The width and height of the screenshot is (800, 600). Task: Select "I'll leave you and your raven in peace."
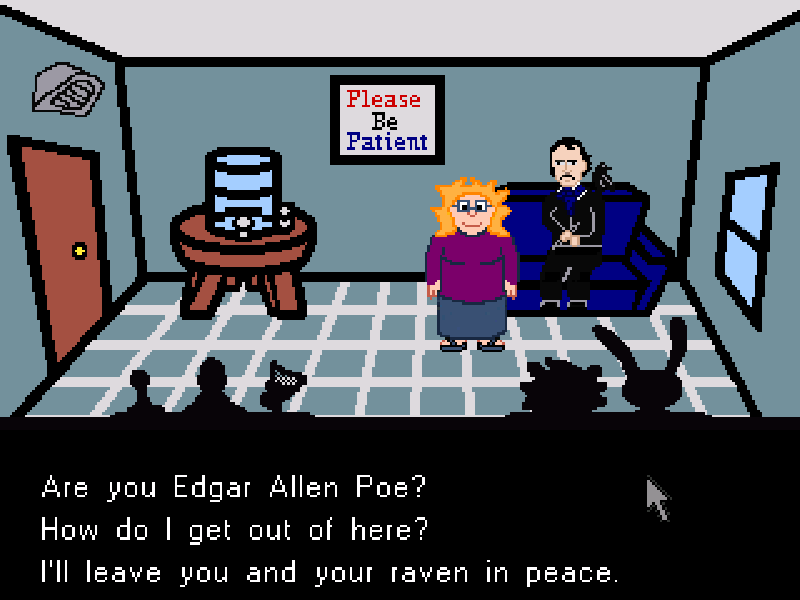tap(330, 573)
